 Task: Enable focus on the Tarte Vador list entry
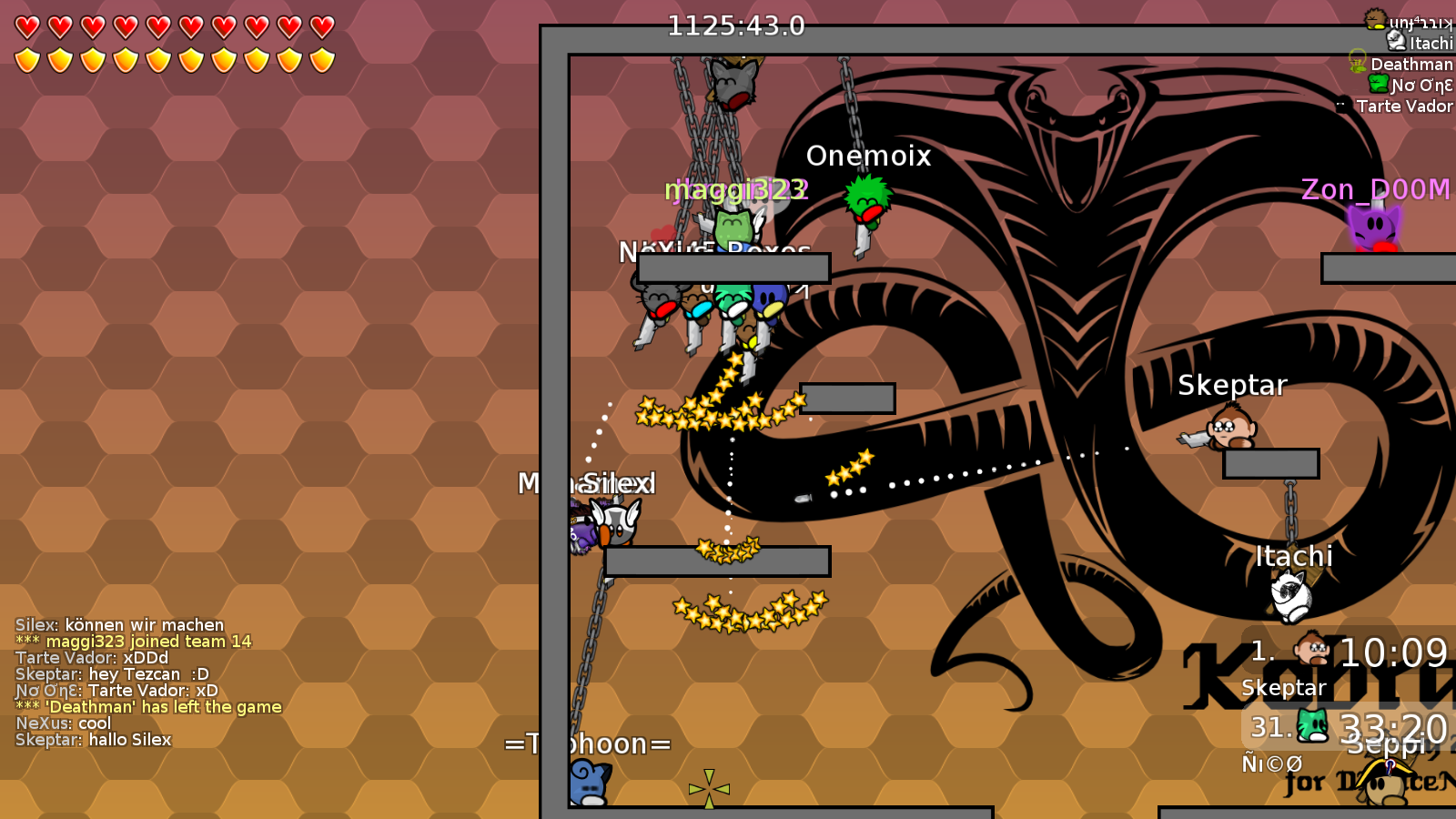(1404, 106)
